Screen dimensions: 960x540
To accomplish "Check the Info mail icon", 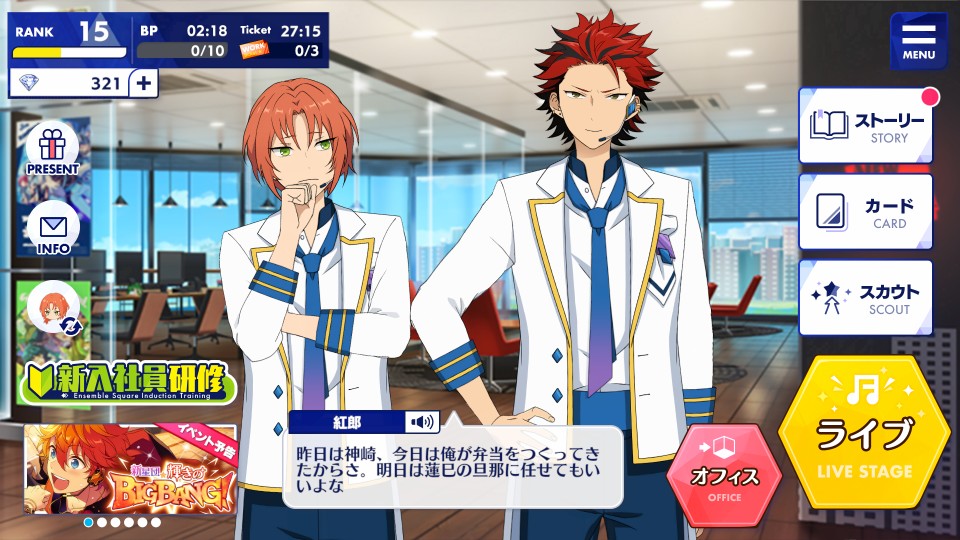I will pyautogui.click(x=52, y=230).
